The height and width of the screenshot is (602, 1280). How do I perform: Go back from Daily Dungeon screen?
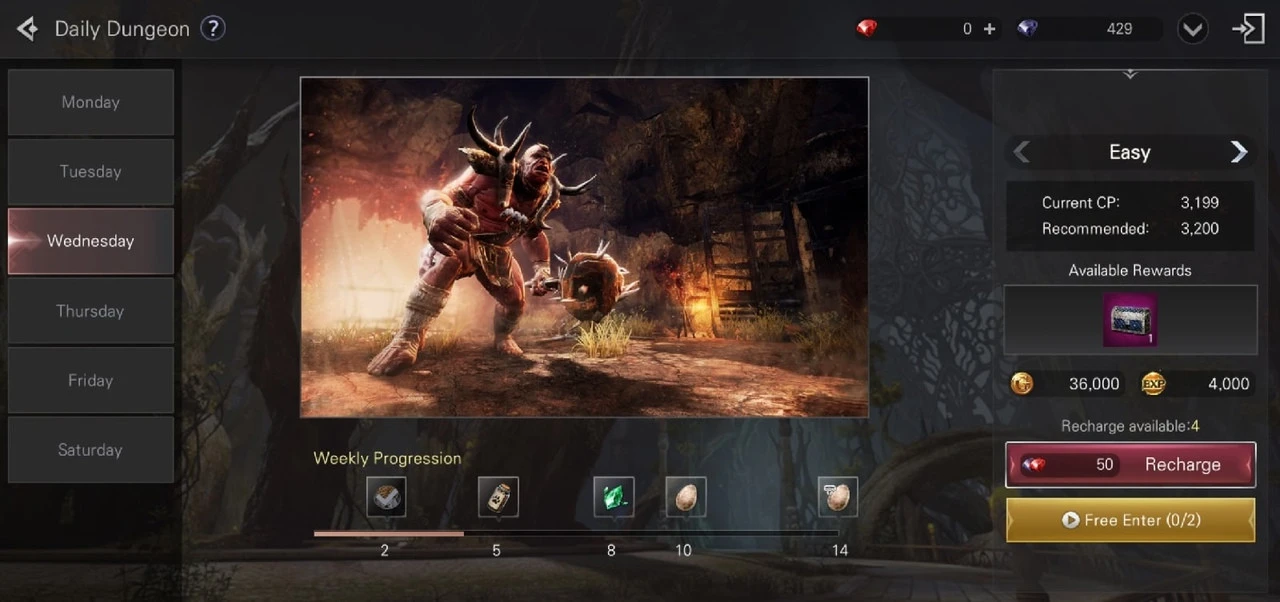point(27,29)
